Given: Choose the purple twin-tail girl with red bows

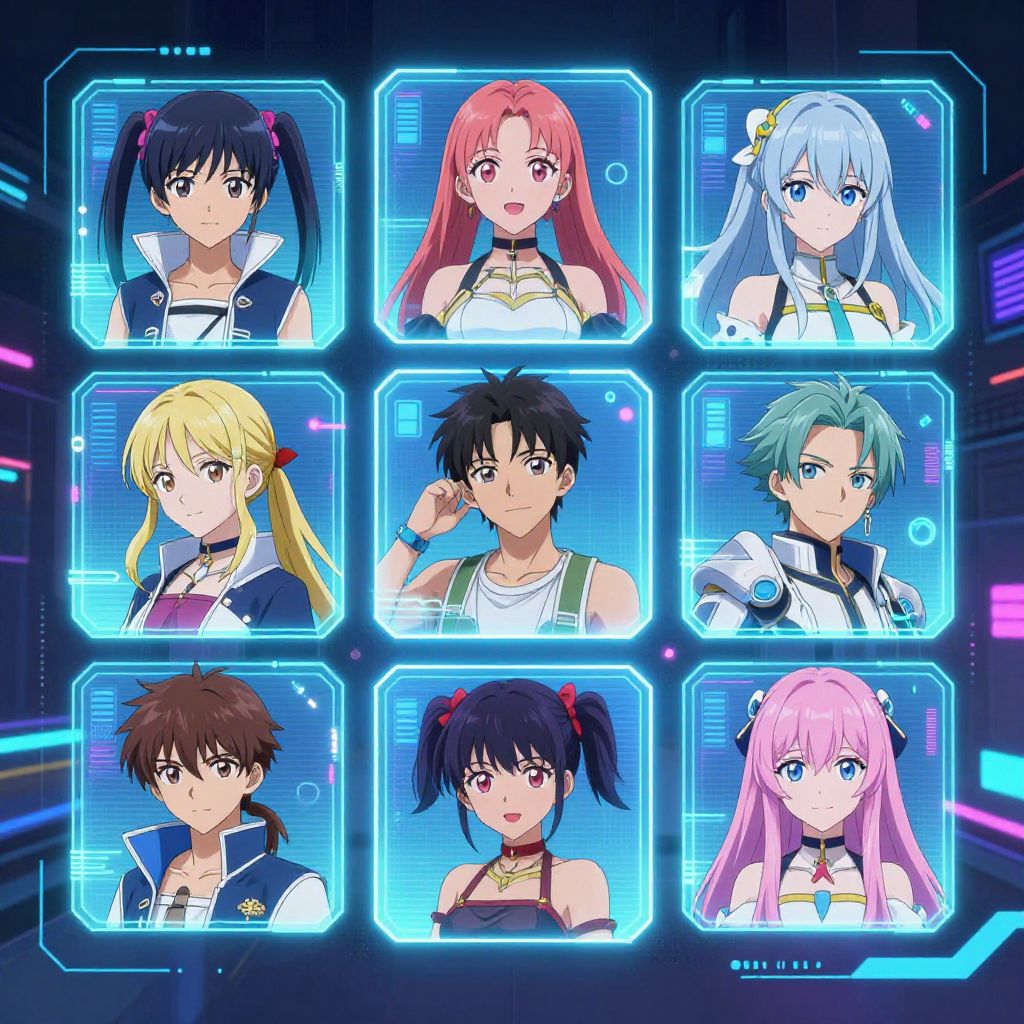Looking at the screenshot, I should click(x=513, y=802).
